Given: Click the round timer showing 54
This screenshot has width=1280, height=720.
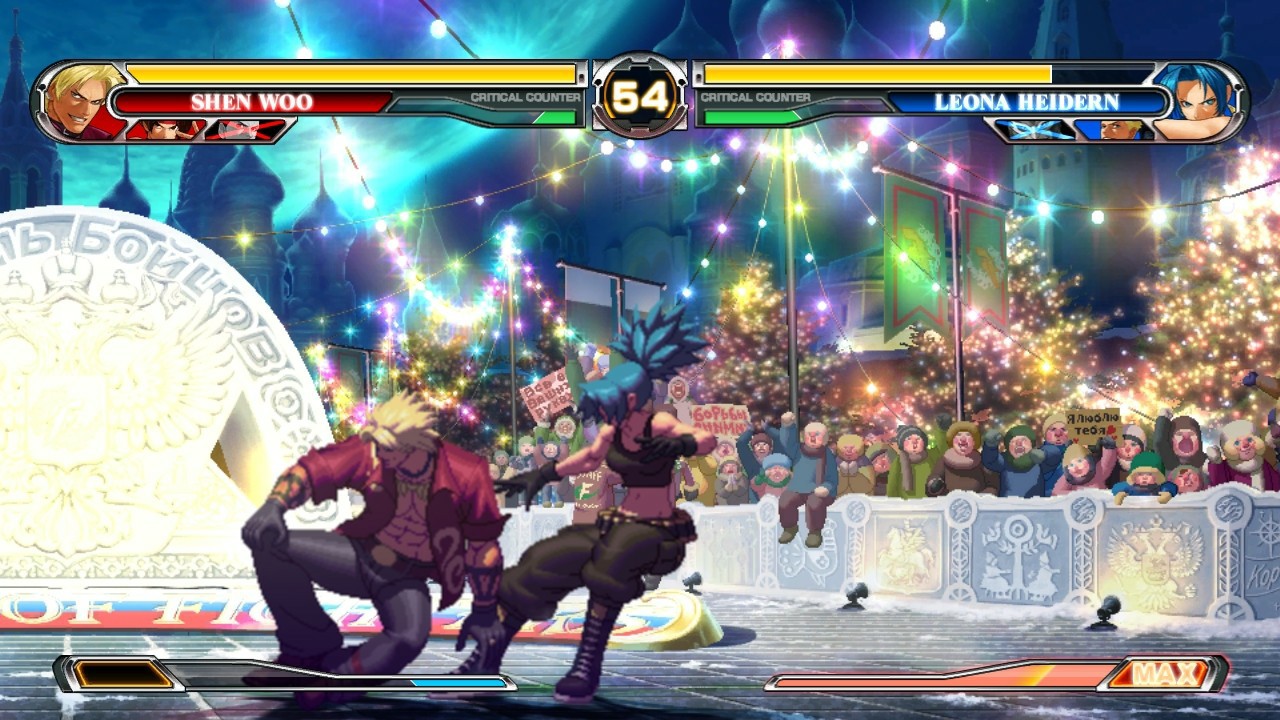Looking at the screenshot, I should coord(640,95).
